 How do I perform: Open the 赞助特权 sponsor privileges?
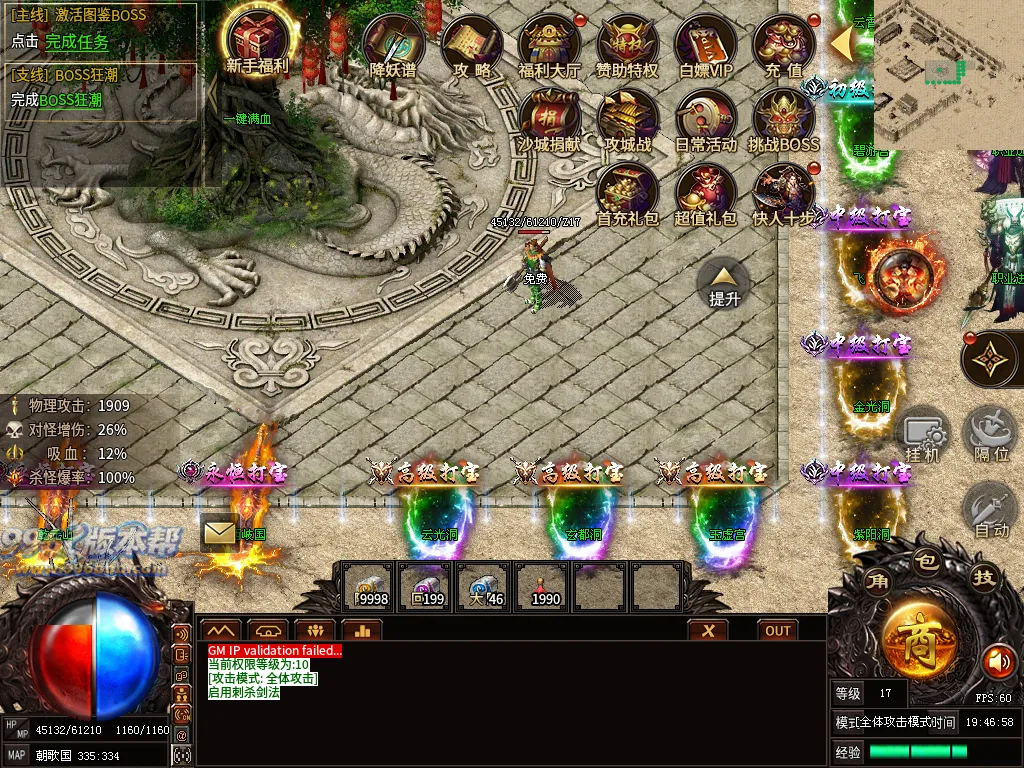click(627, 44)
